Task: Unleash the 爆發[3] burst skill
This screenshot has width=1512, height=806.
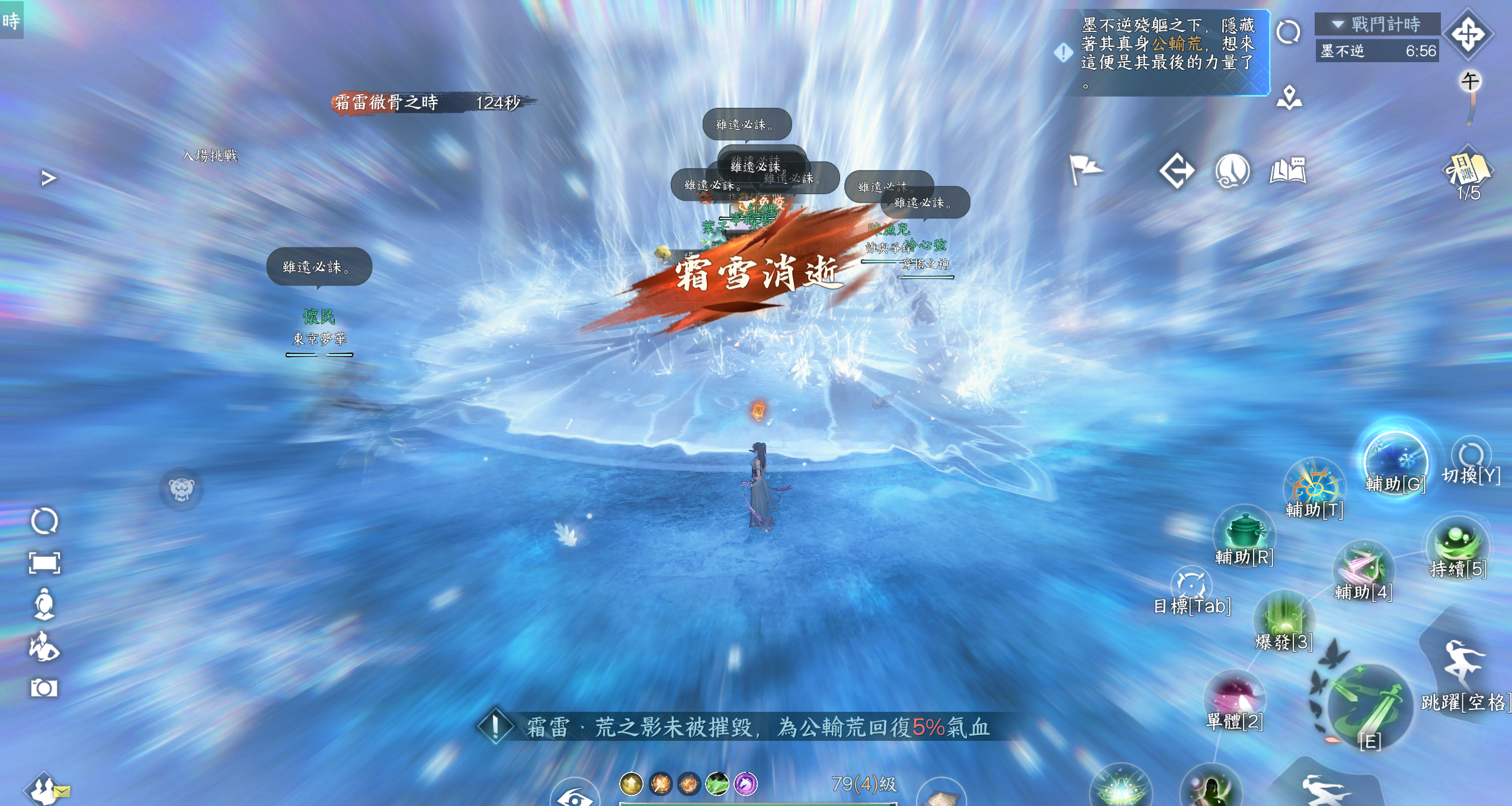Action: (x=1283, y=619)
